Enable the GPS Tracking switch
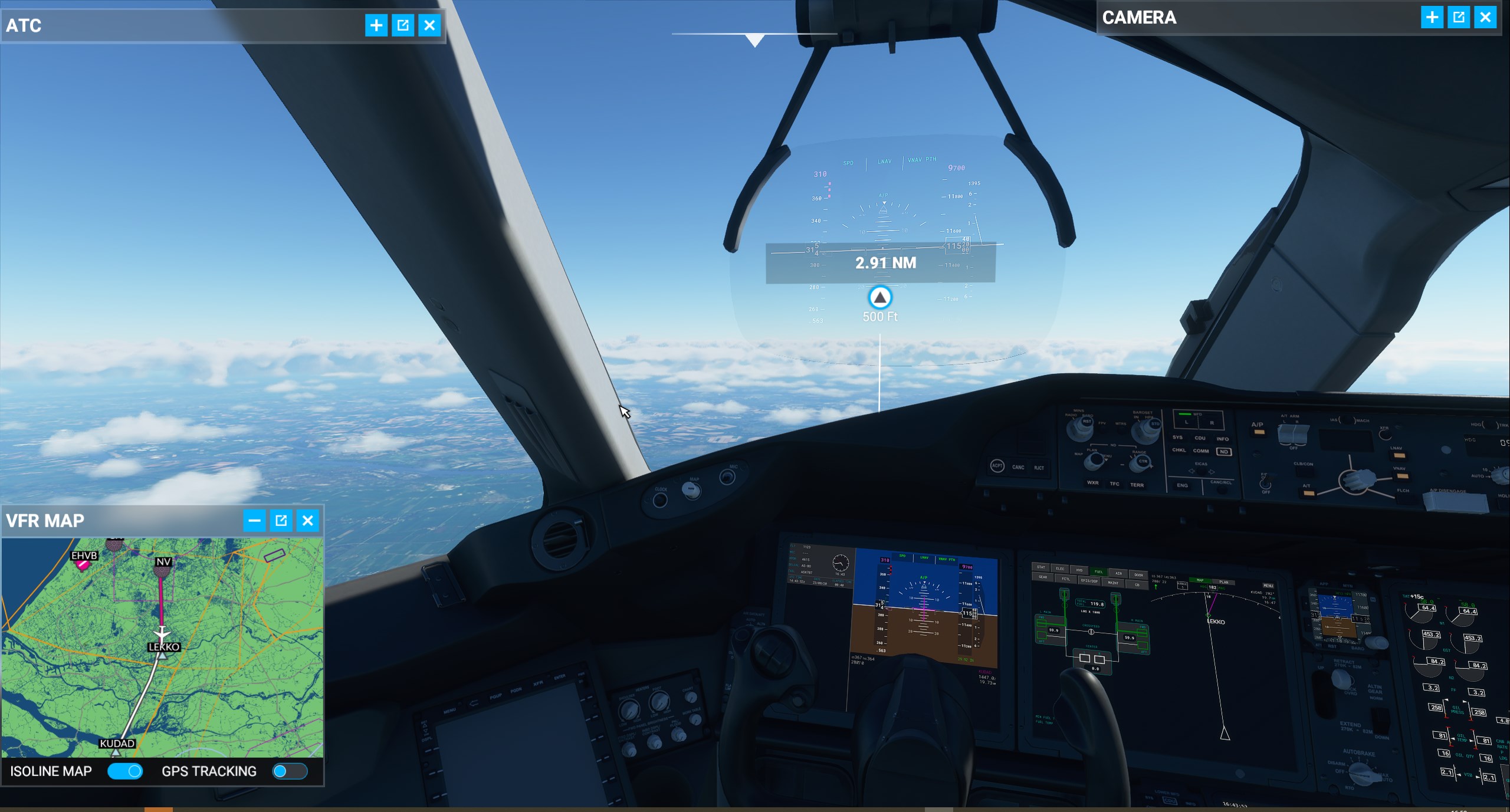This screenshot has height=812, width=1510. tap(290, 771)
